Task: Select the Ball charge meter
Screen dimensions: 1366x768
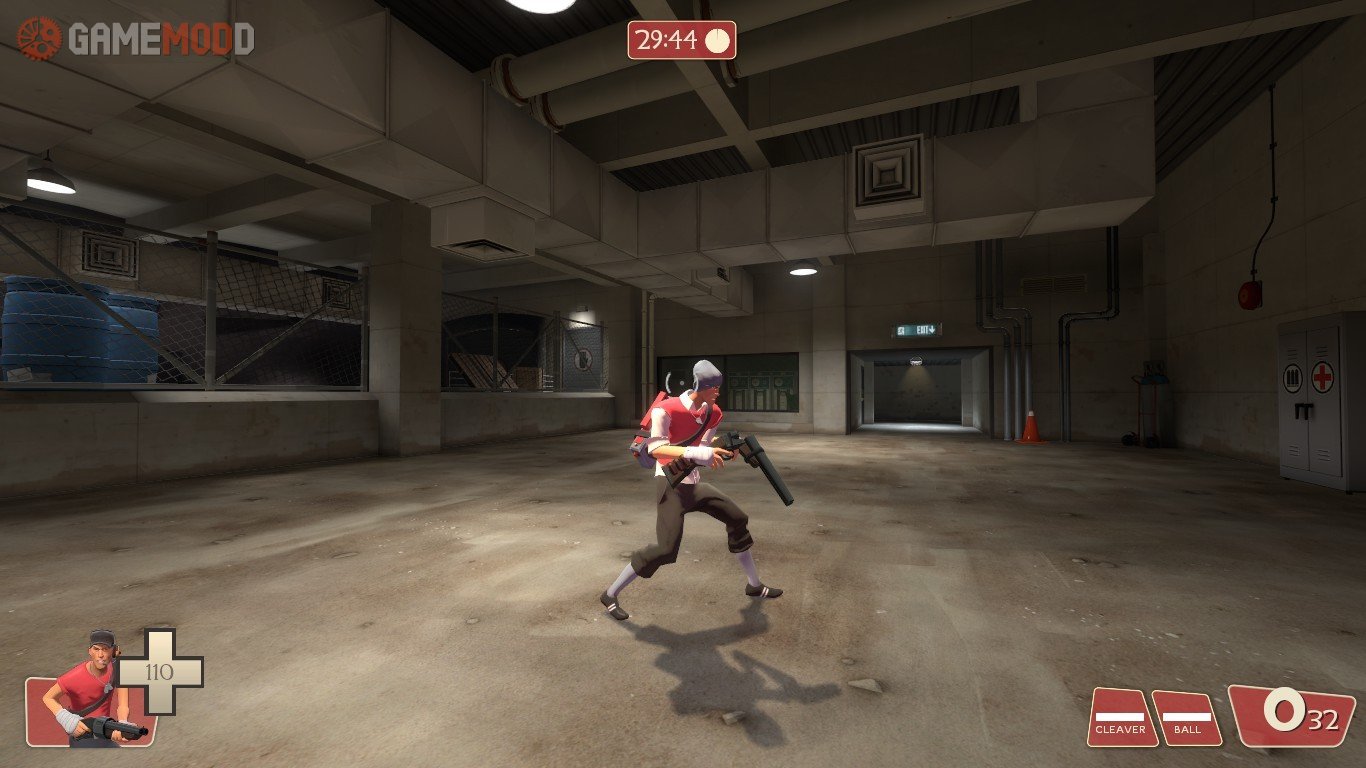Action: click(x=1187, y=717)
